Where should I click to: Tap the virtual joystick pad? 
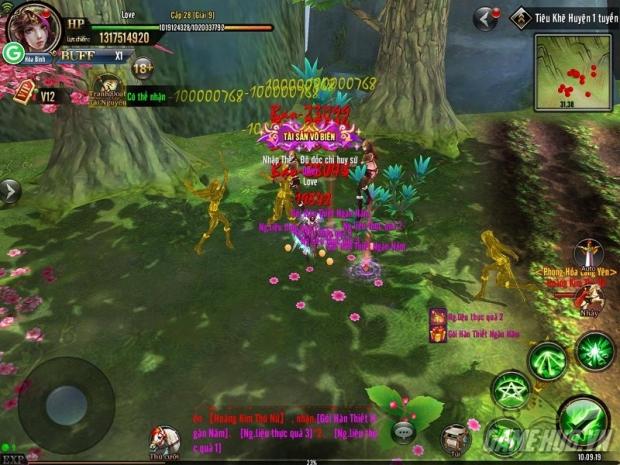[x=66, y=402]
